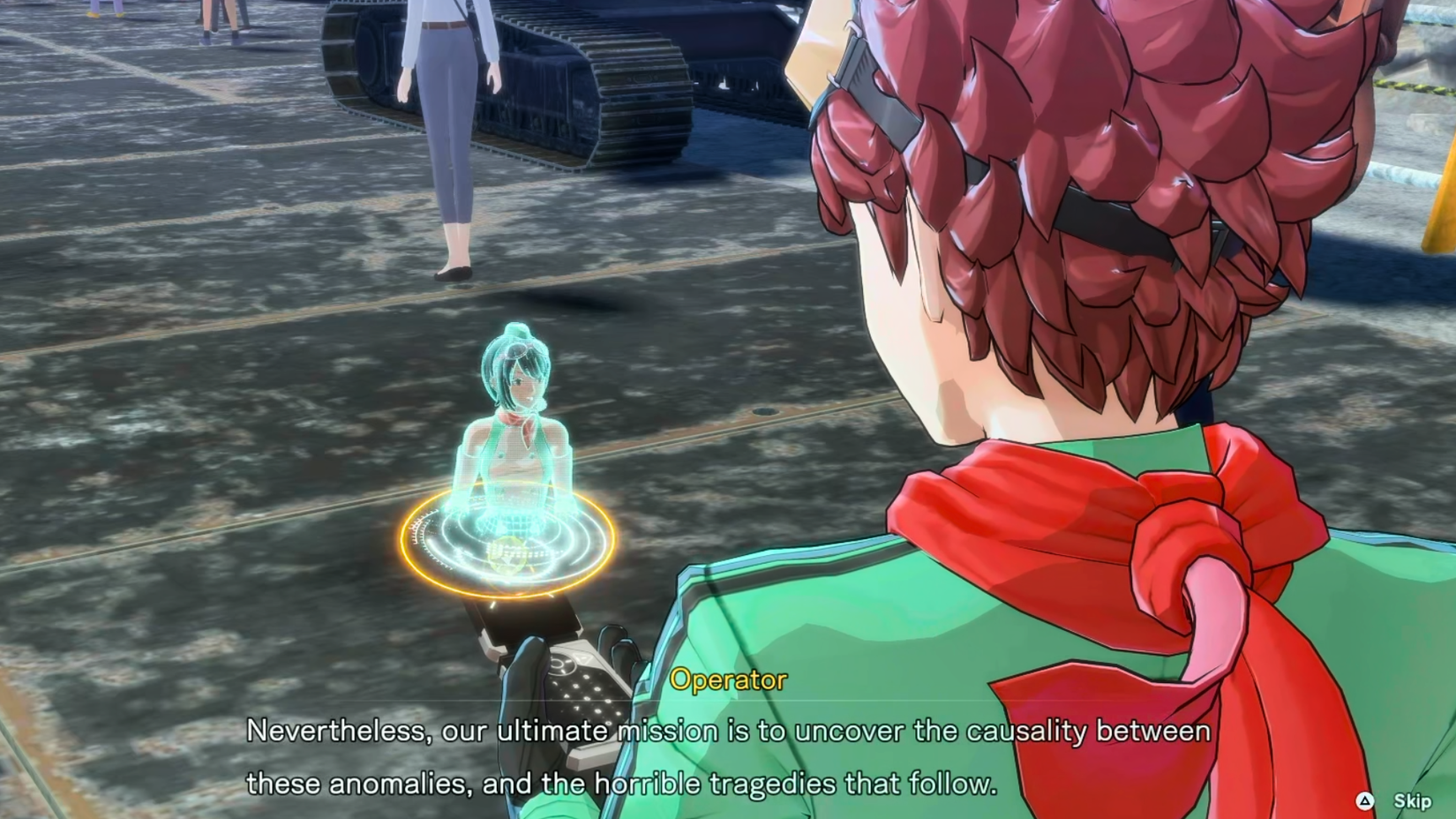Click the dialogue line about uncovering causality

point(728,730)
